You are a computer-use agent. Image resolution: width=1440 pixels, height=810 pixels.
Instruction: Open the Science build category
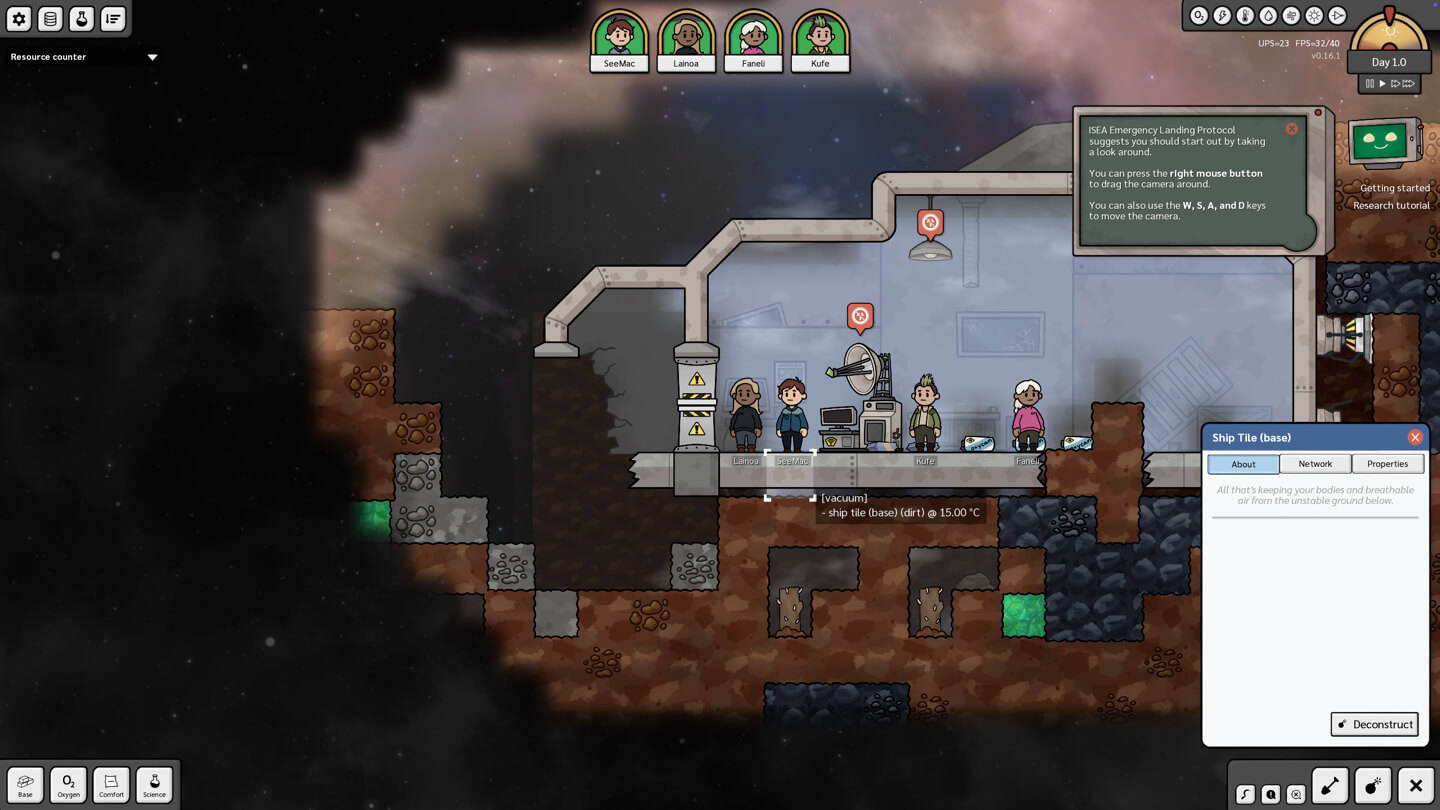pos(154,785)
